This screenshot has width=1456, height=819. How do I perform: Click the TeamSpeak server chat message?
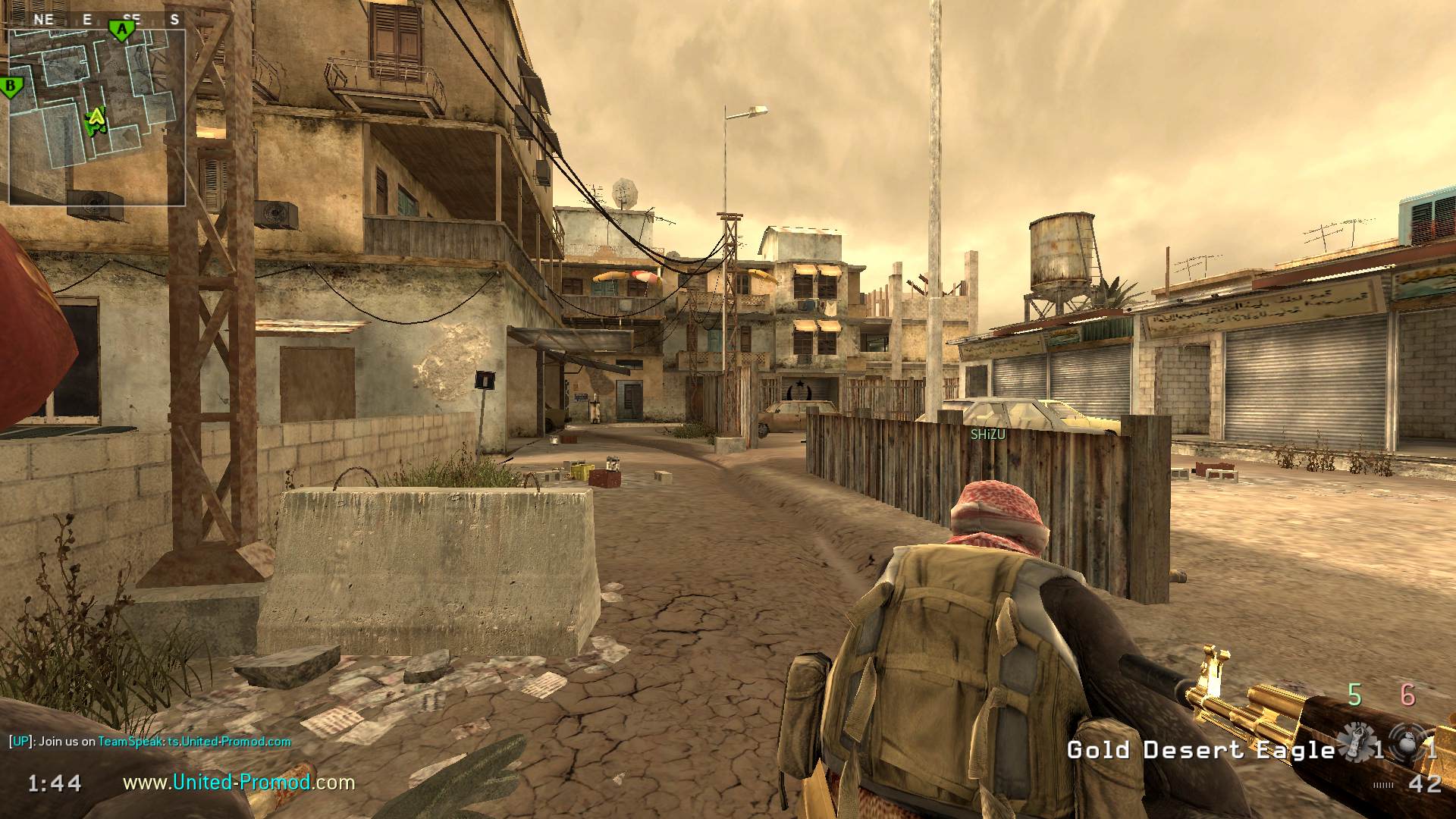point(150,742)
